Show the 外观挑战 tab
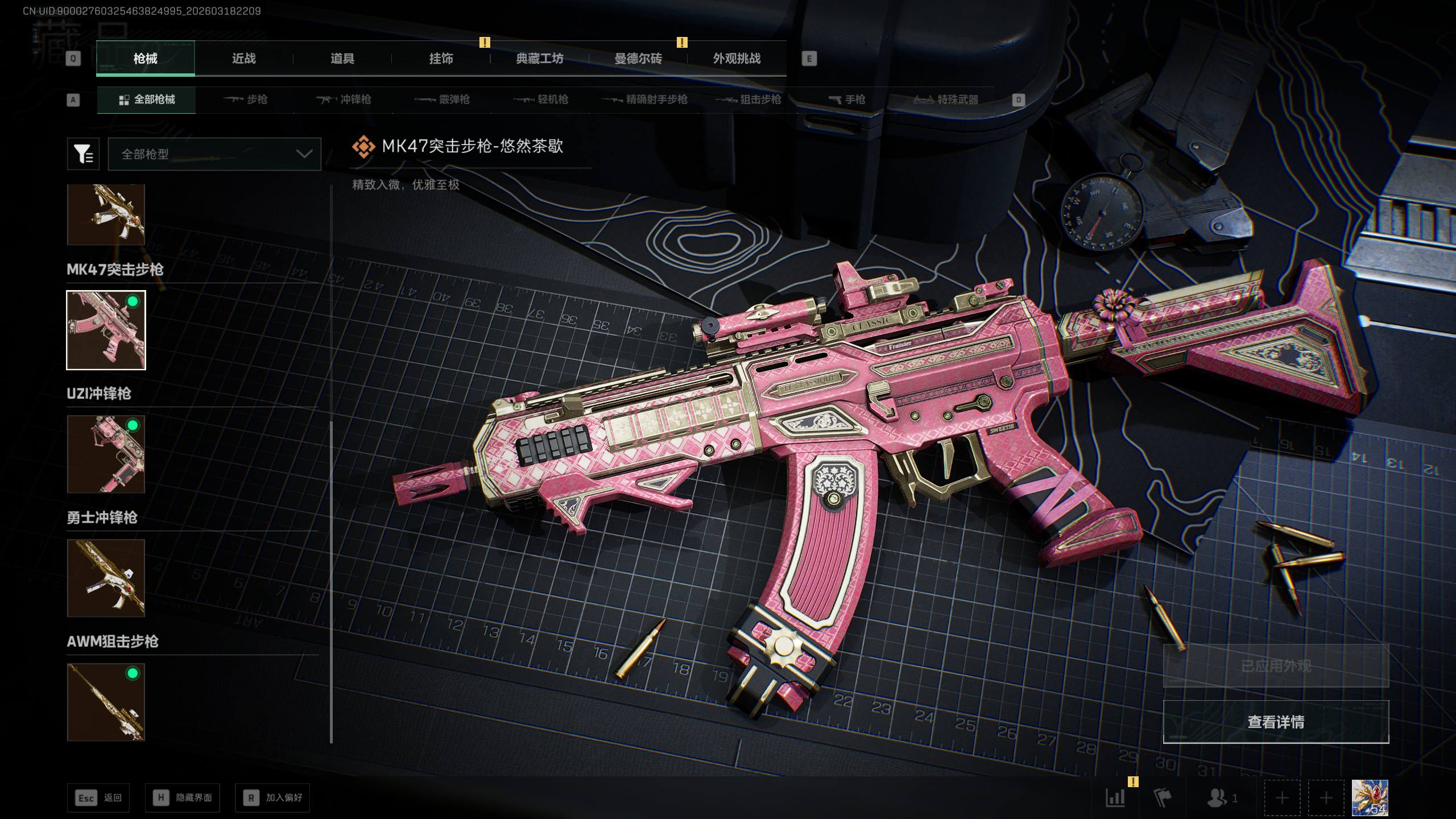 [737, 59]
